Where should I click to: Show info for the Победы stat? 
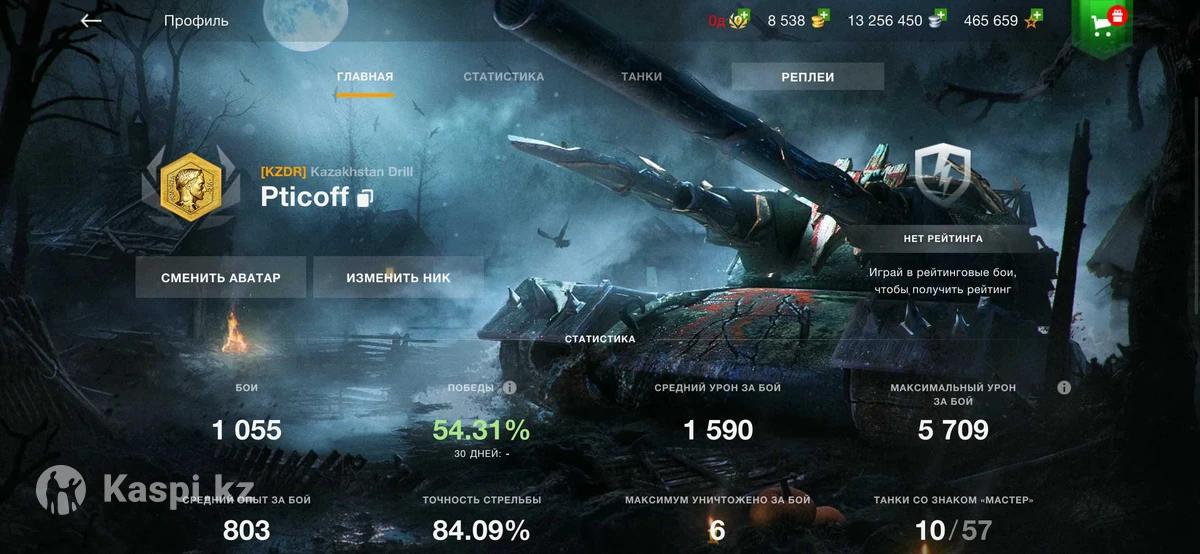[509, 387]
